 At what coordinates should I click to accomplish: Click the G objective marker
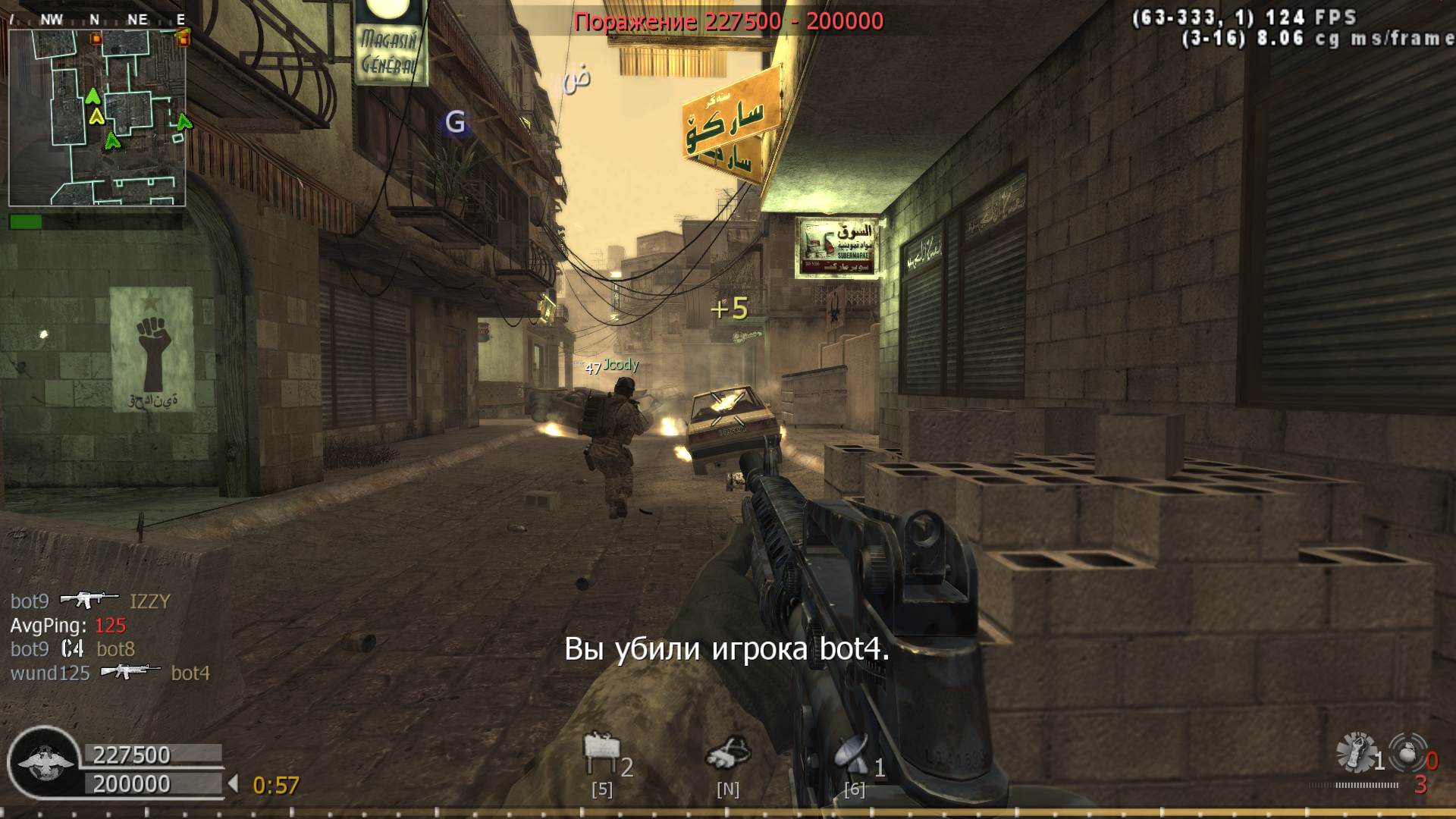(455, 122)
